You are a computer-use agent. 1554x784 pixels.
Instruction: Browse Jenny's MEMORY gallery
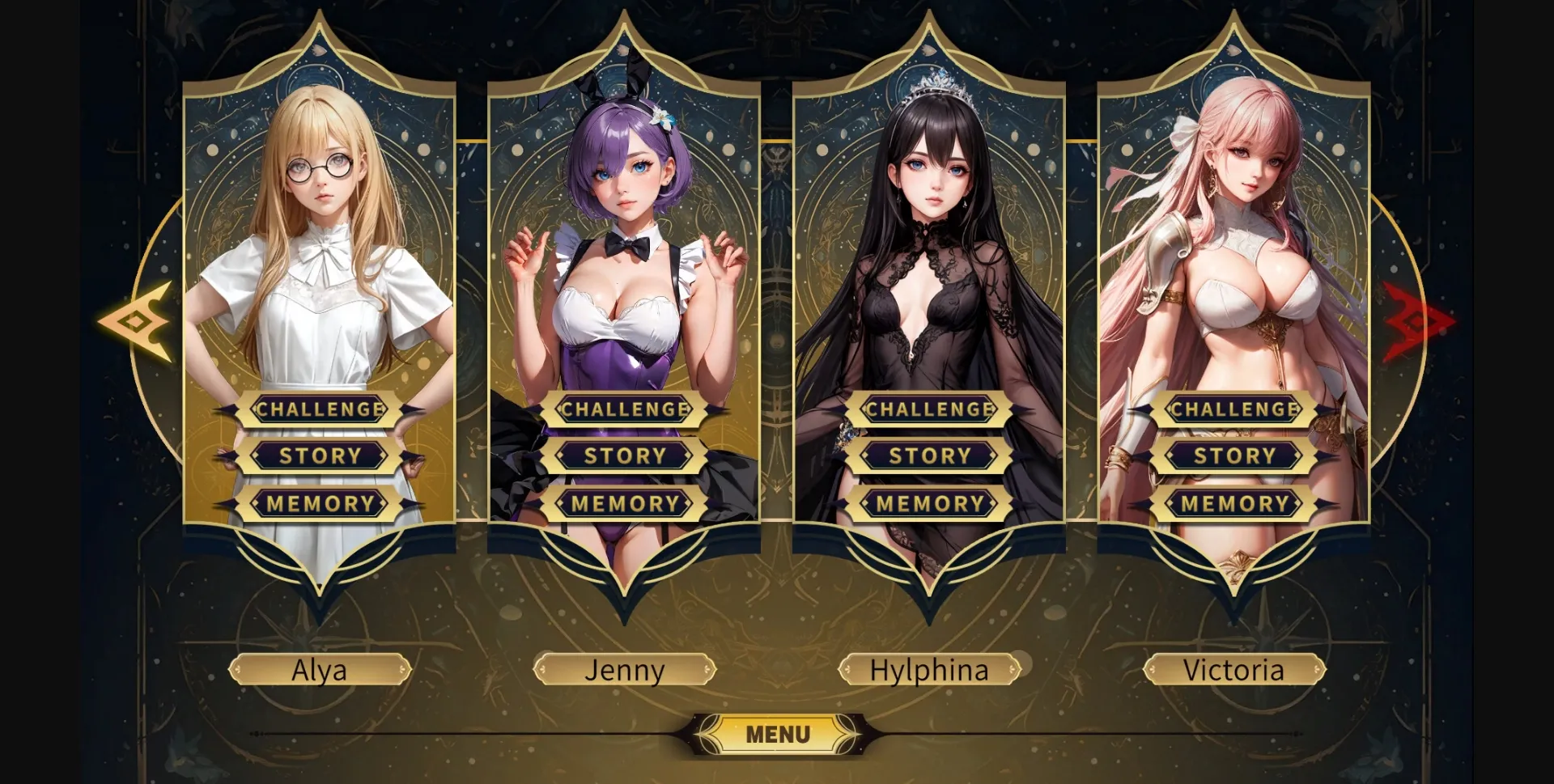point(623,502)
